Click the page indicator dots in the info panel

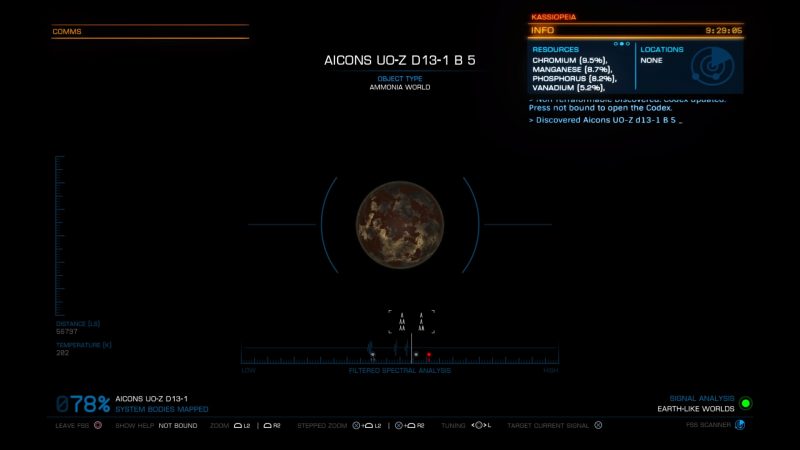(621, 44)
